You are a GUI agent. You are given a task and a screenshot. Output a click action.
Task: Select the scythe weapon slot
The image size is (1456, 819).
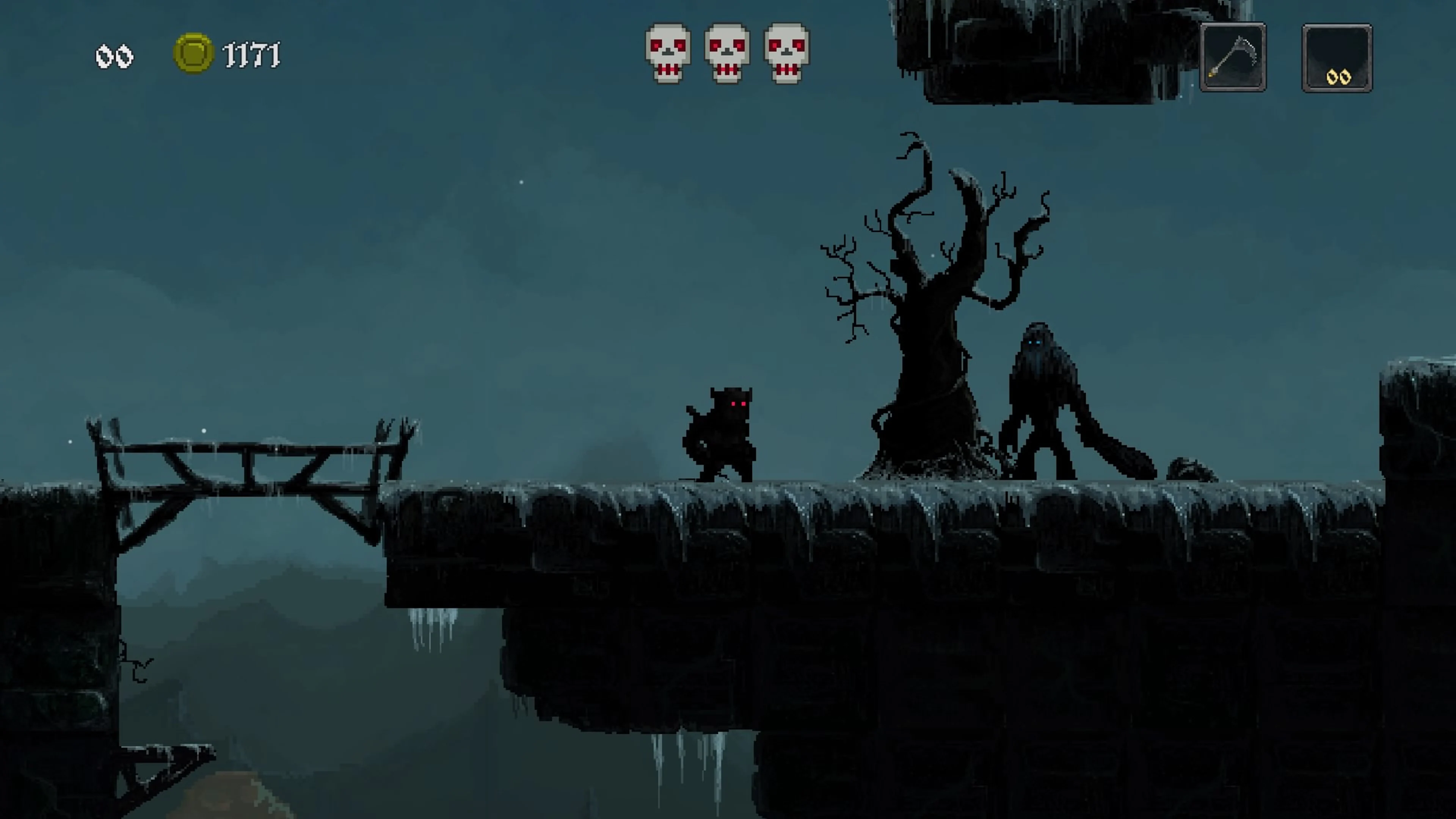coord(1233,56)
